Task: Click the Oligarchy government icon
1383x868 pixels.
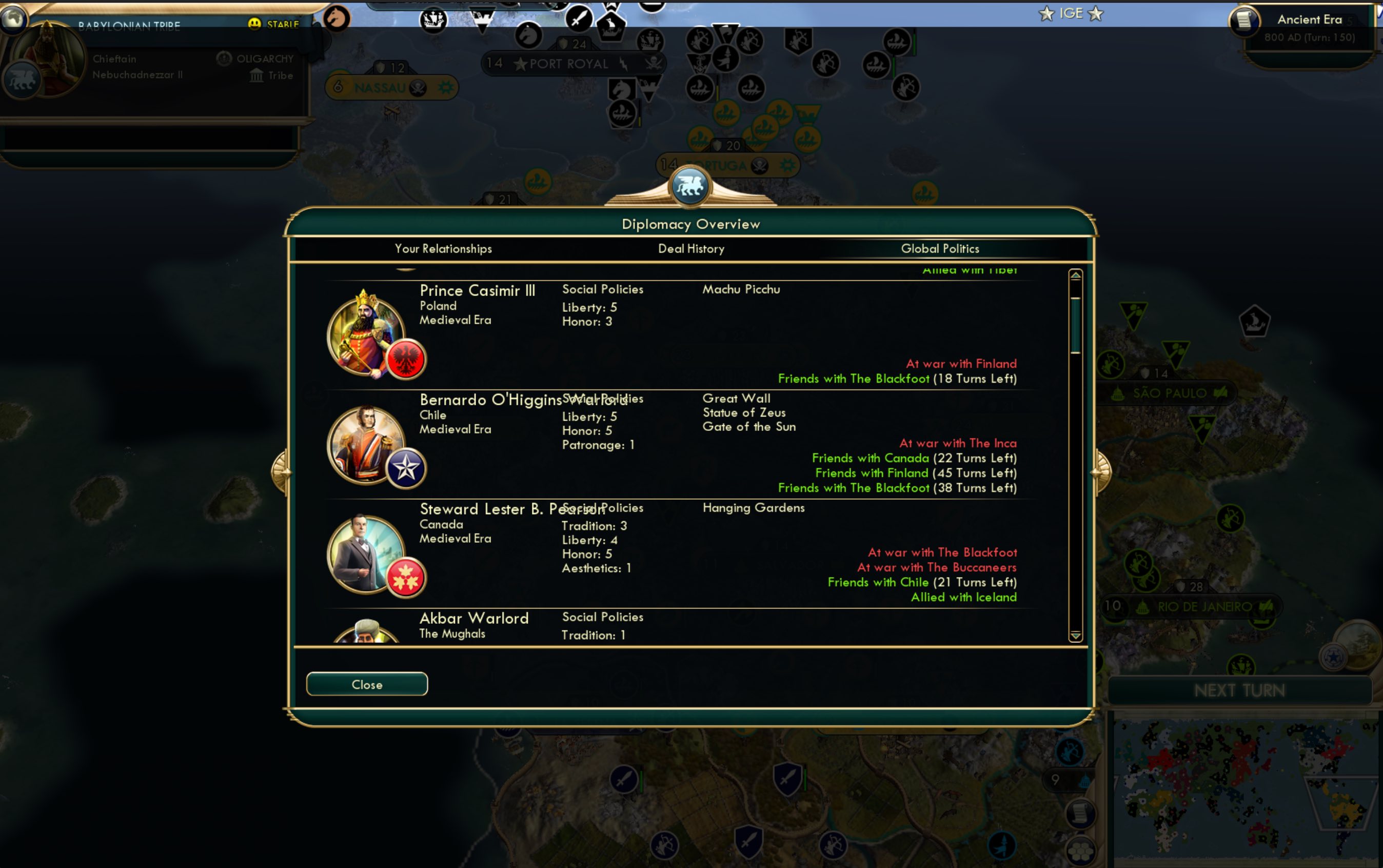Action: (x=224, y=58)
